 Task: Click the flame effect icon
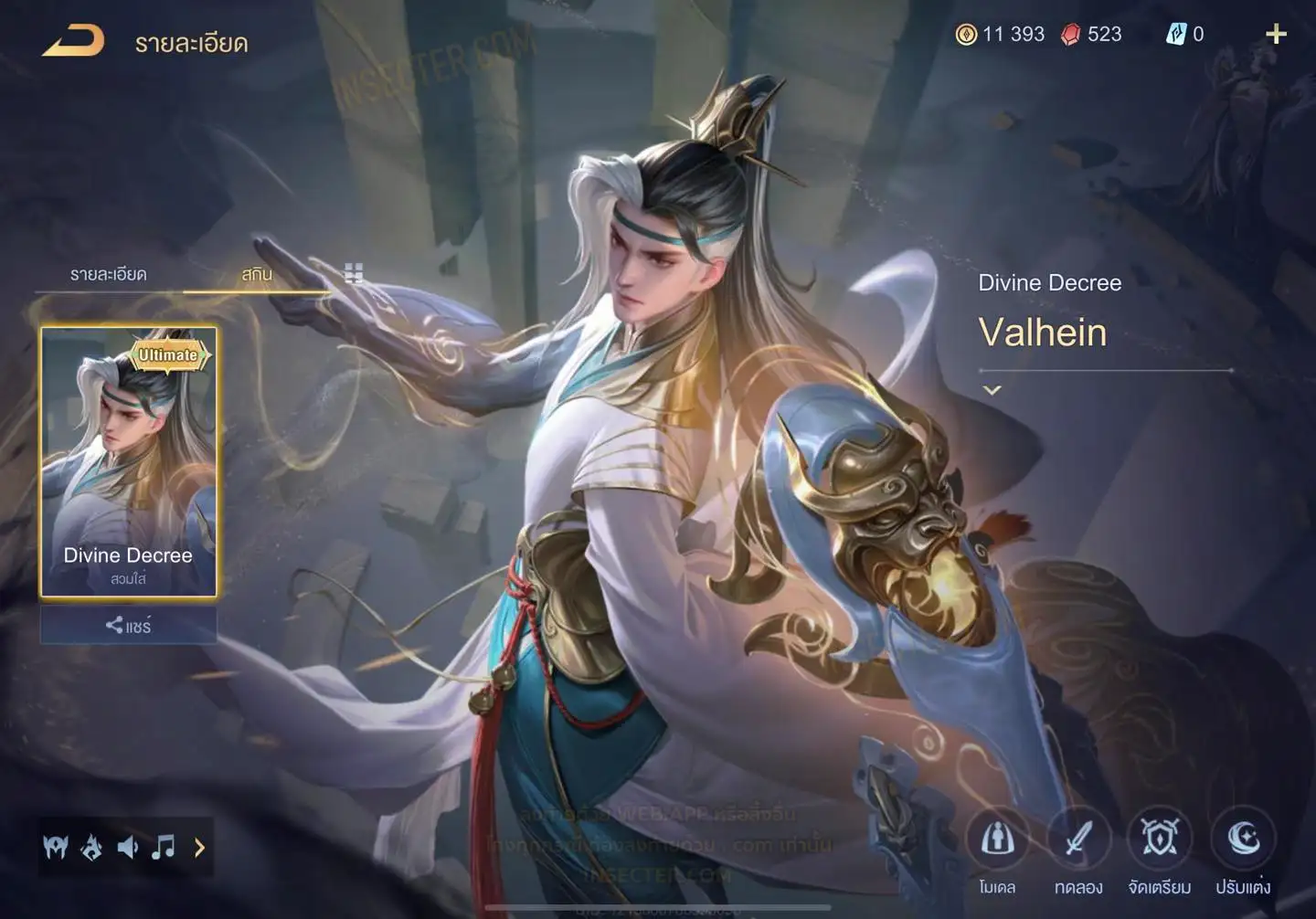pos(91,848)
